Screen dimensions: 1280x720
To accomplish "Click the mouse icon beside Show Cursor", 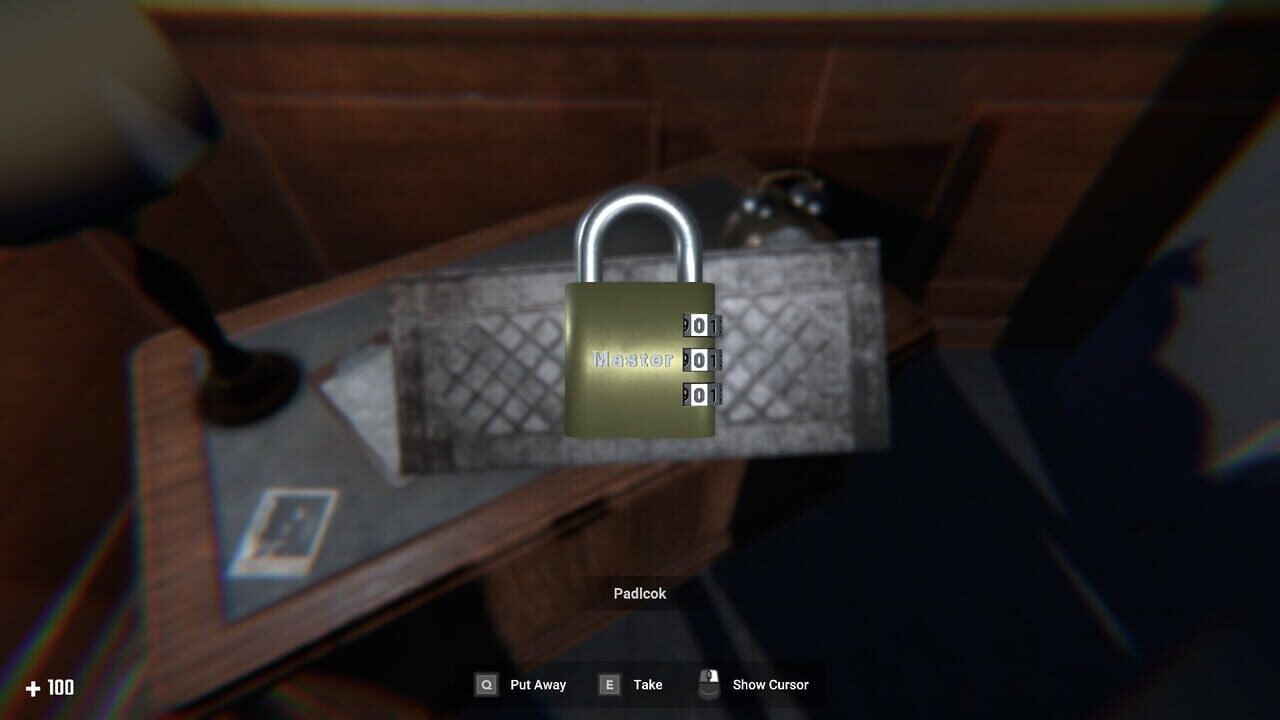I will (710, 684).
